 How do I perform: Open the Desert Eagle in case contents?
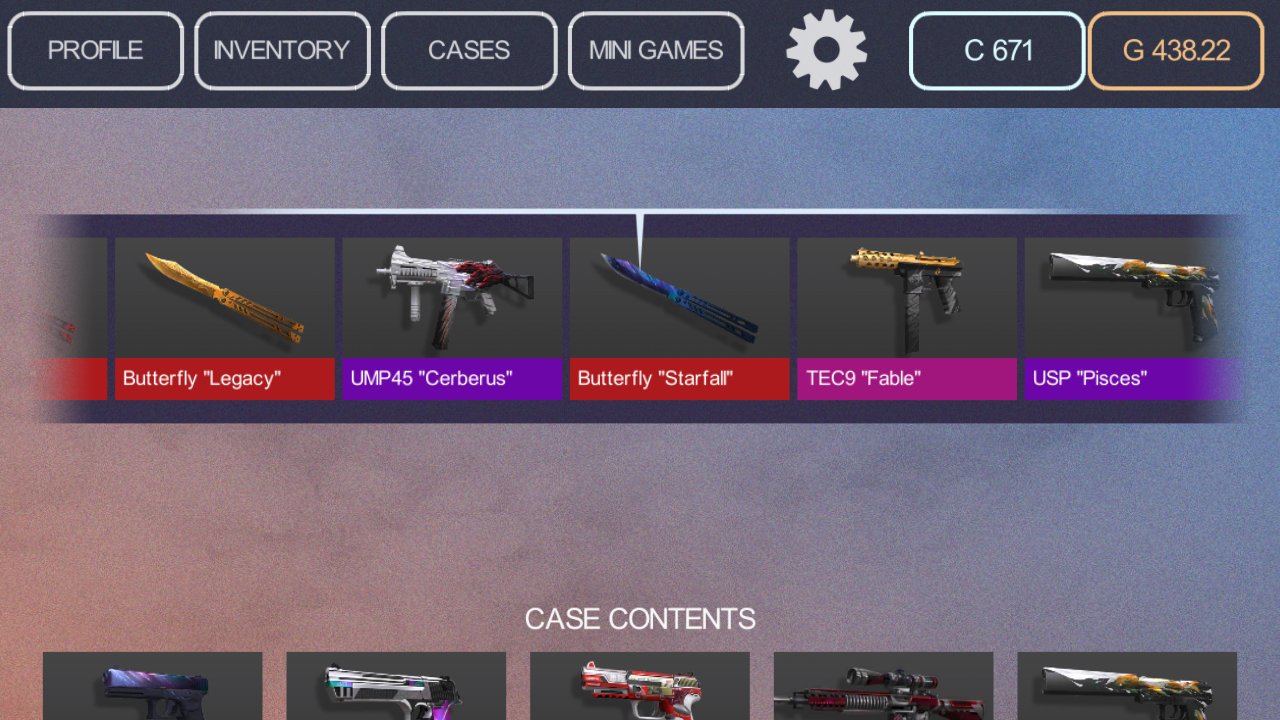point(396,690)
